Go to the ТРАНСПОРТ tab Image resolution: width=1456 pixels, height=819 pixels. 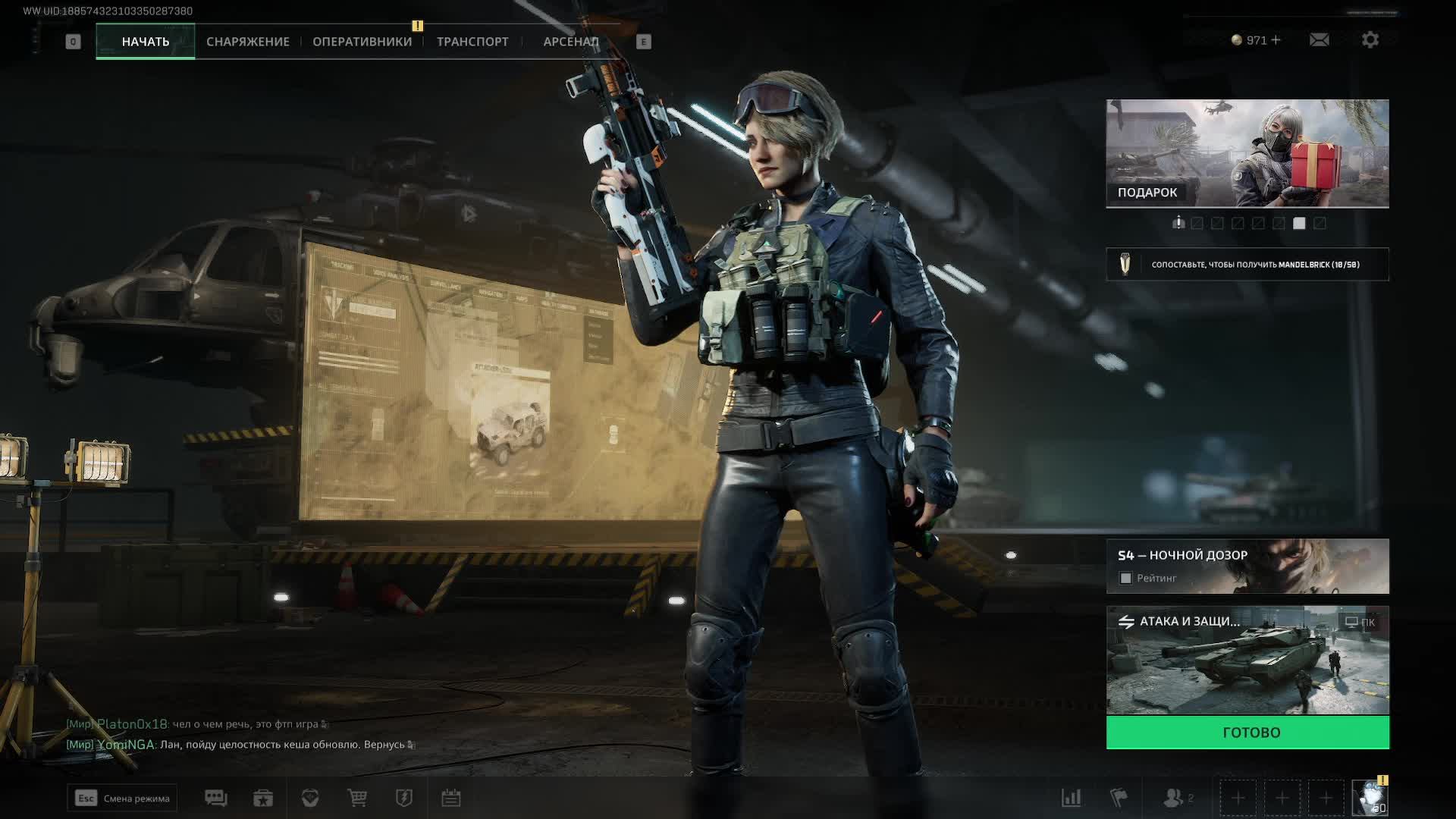pyautogui.click(x=472, y=42)
